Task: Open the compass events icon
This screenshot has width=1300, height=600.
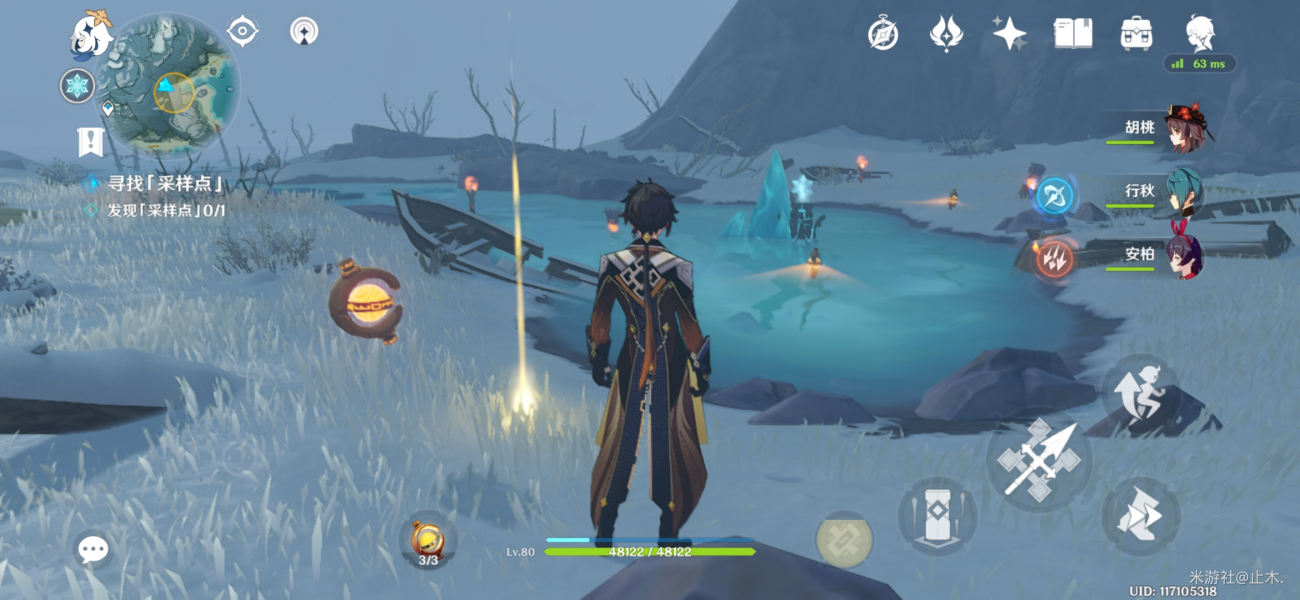Action: [x=882, y=34]
